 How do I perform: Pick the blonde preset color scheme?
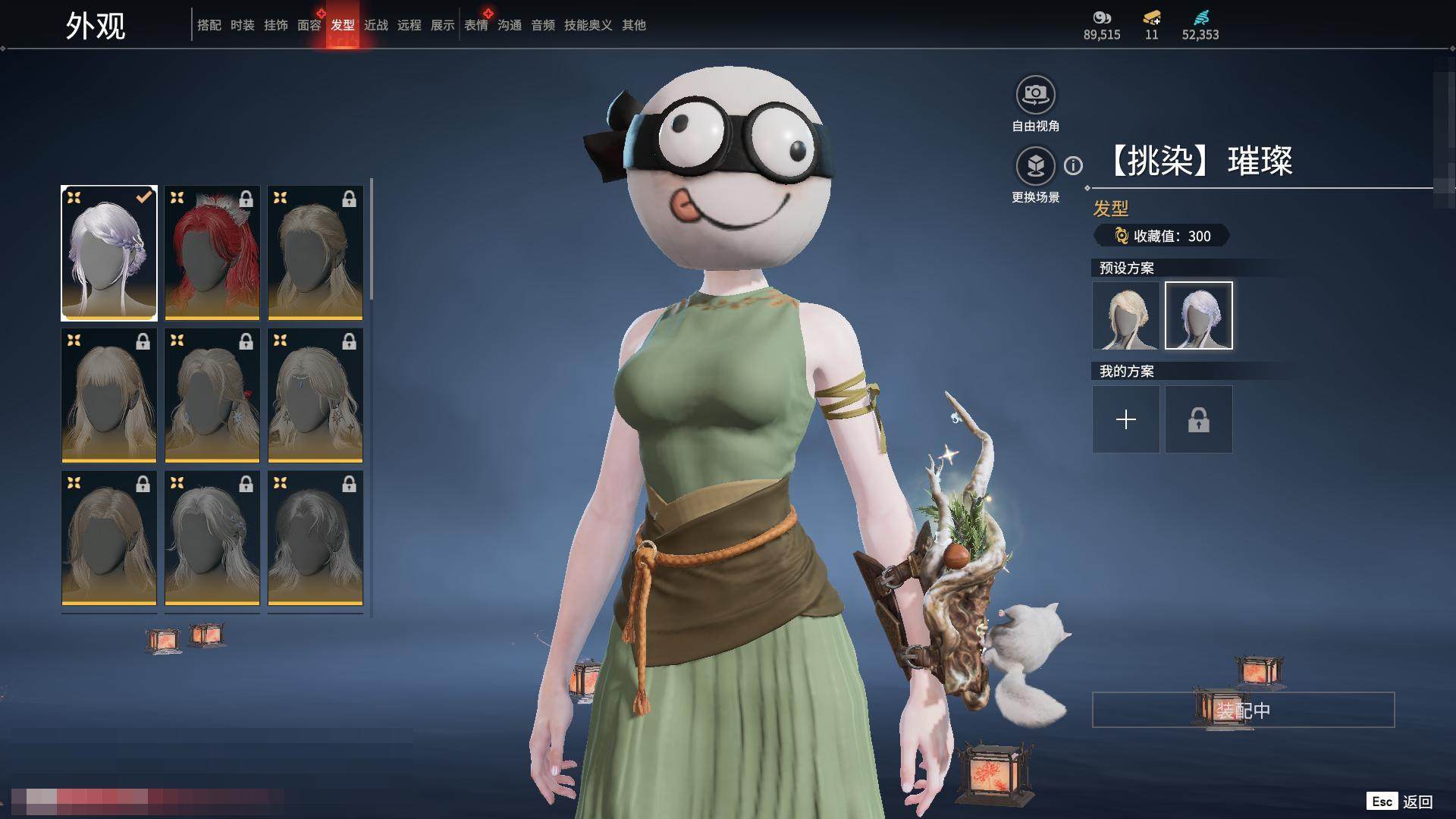tap(1125, 315)
